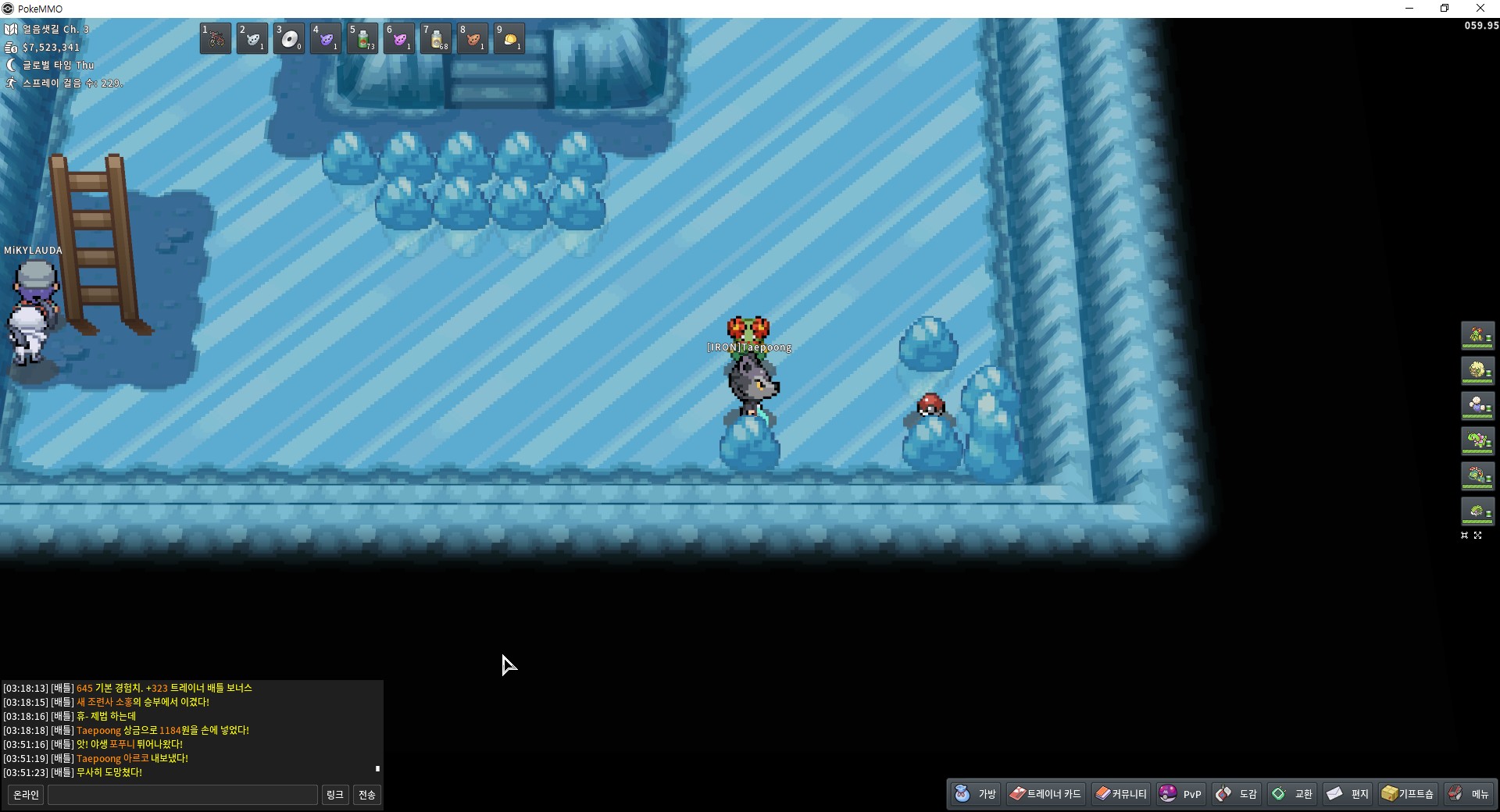Open the 편지 mail window
Screen dimensions: 1500x812
pyautogui.click(x=1348, y=794)
